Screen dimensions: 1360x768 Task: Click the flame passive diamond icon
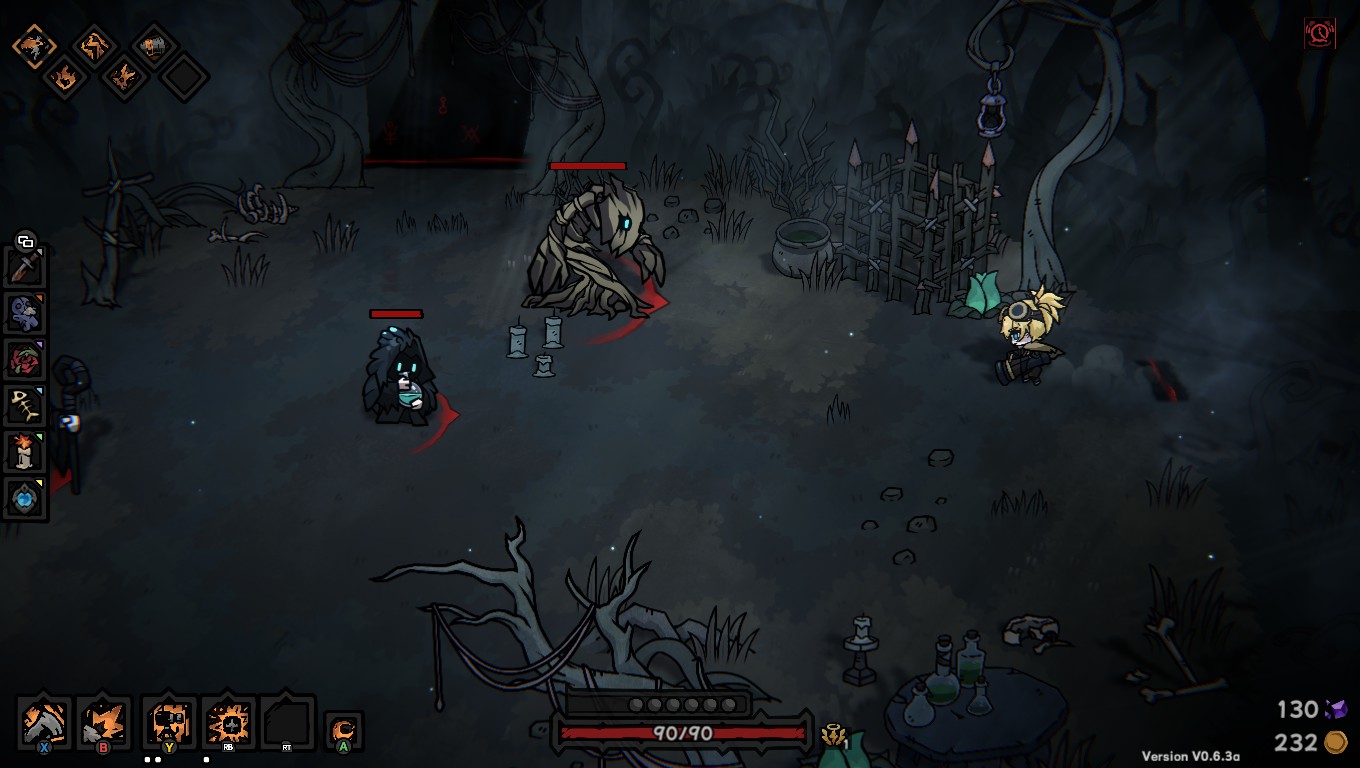pos(63,76)
